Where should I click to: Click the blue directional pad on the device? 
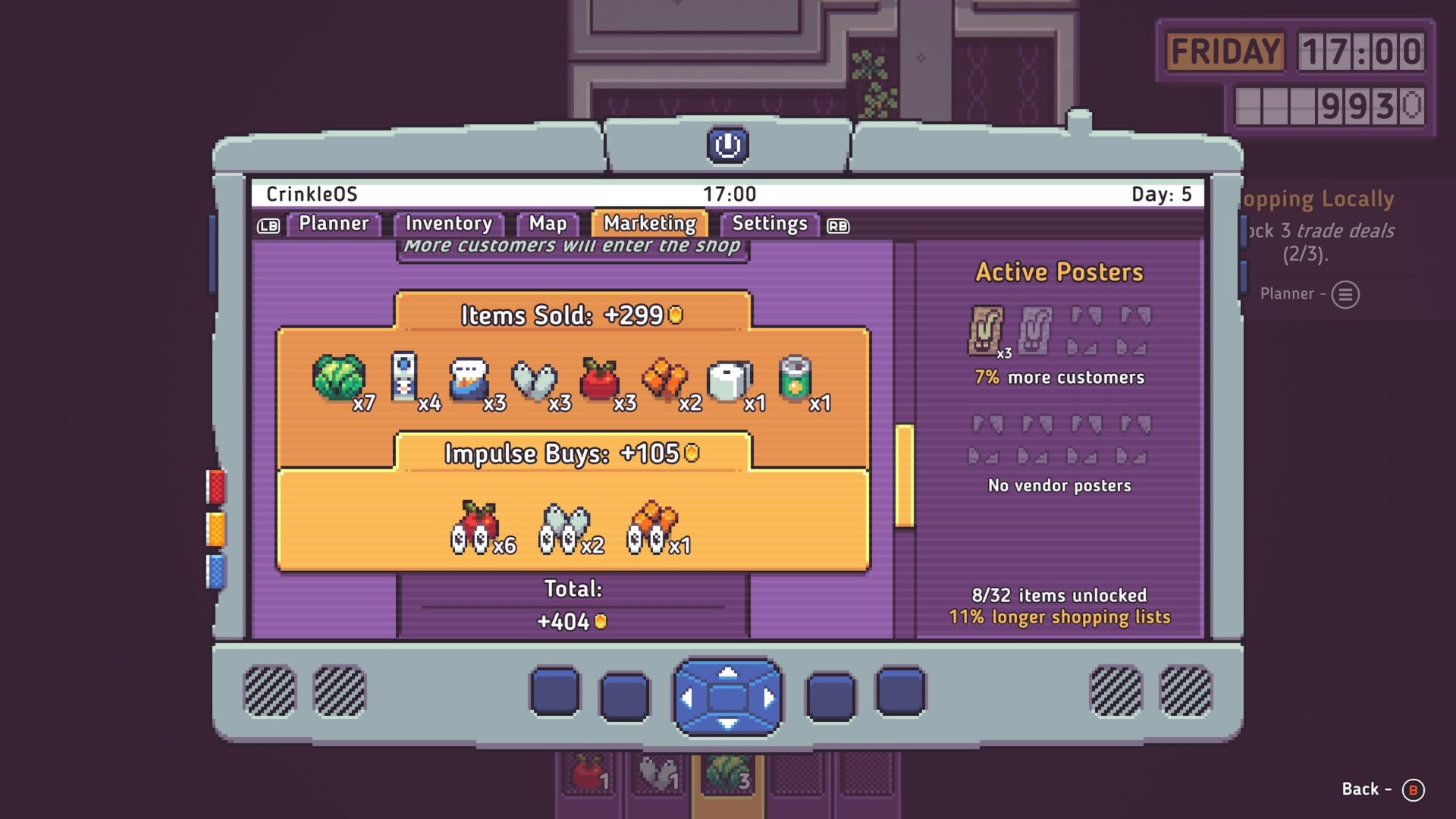pyautogui.click(x=728, y=697)
